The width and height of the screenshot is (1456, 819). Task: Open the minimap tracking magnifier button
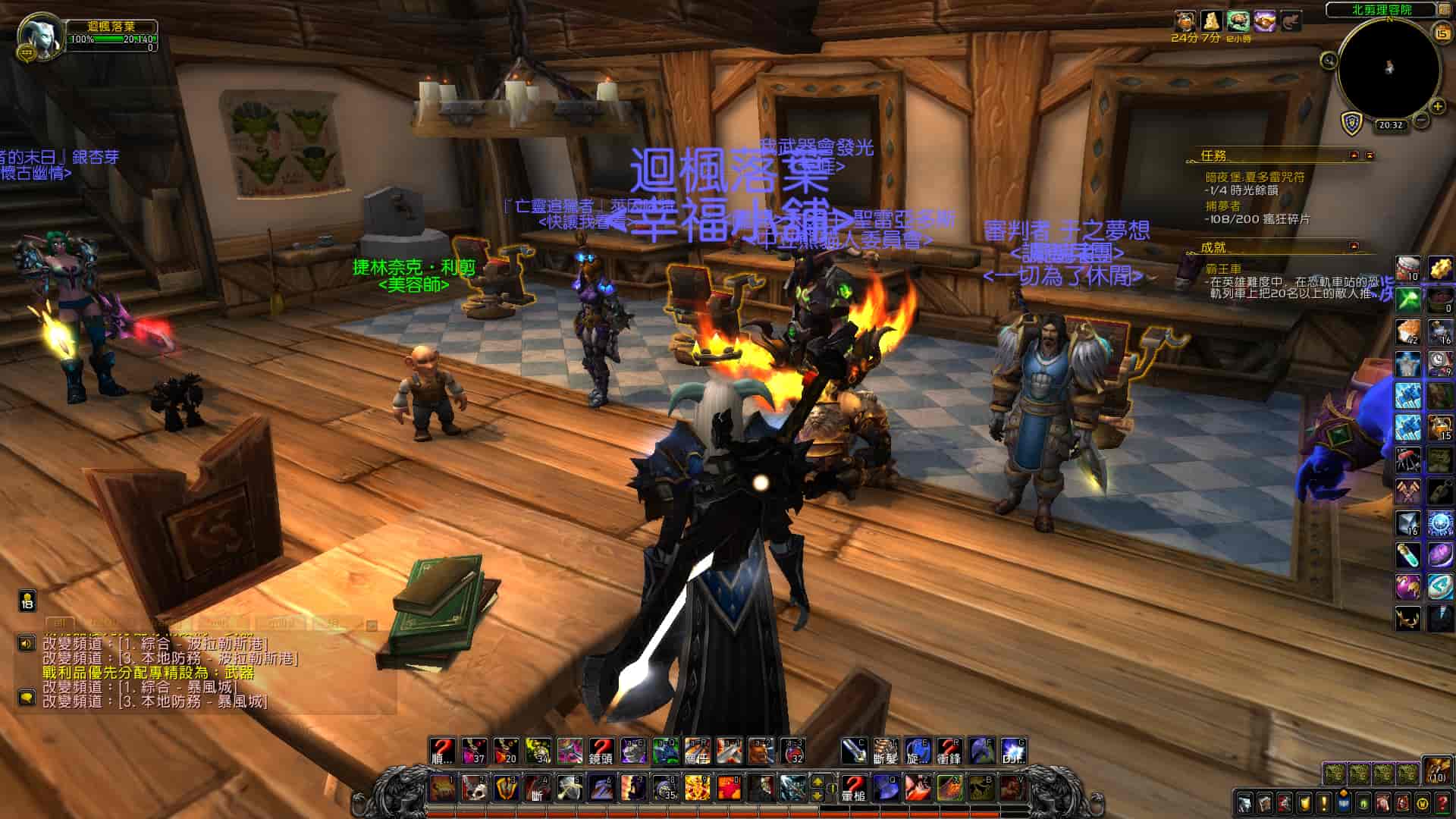tap(1329, 60)
